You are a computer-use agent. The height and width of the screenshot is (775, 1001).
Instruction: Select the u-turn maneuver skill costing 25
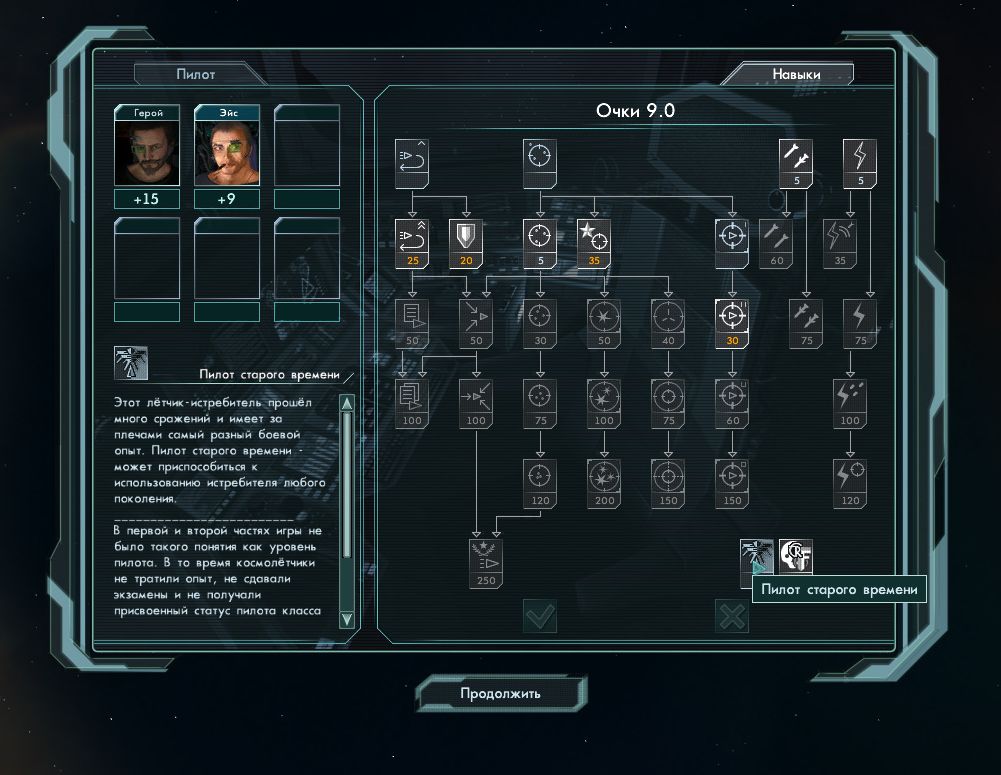pos(411,241)
